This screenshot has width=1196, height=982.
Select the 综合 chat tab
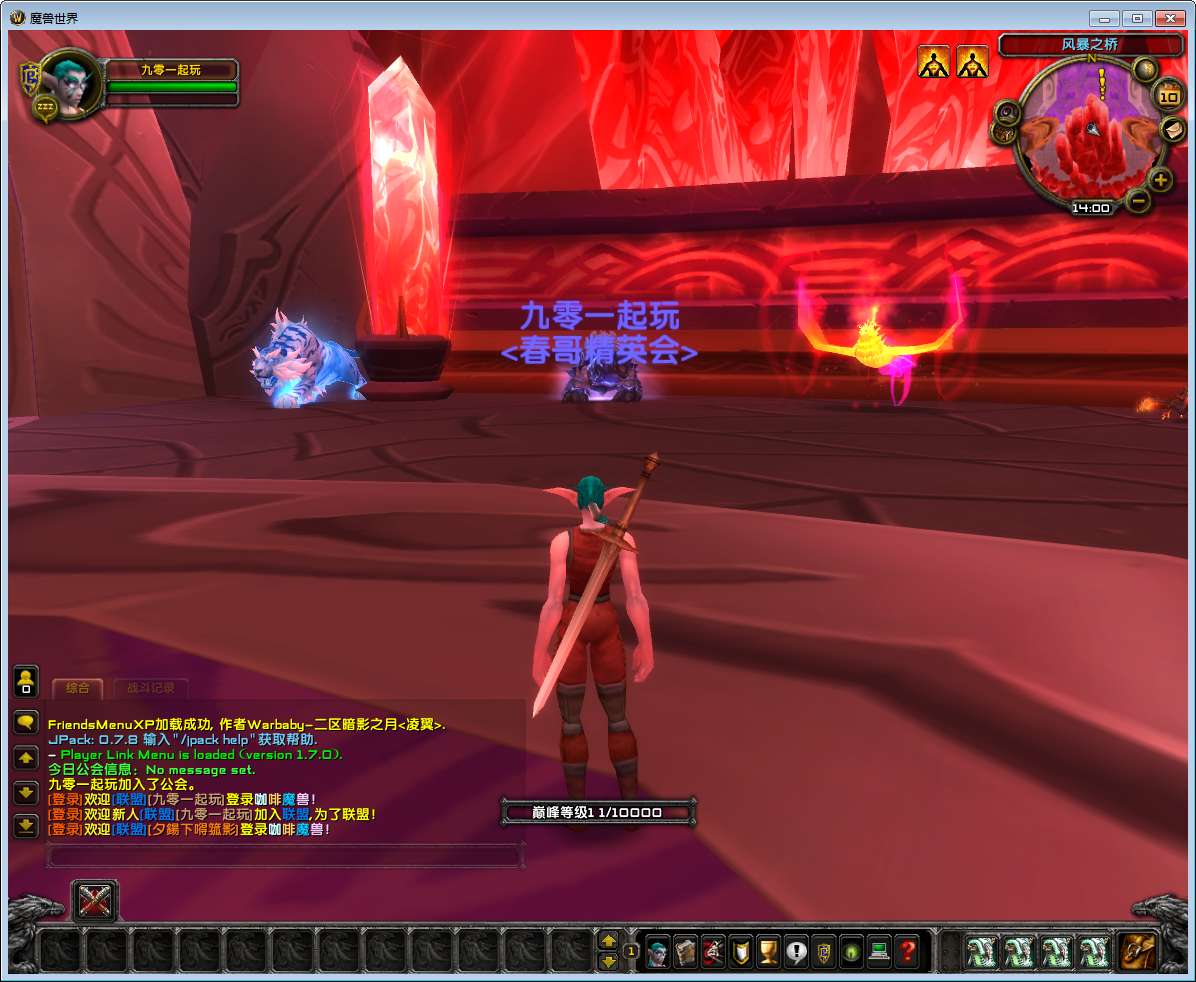tap(77, 688)
